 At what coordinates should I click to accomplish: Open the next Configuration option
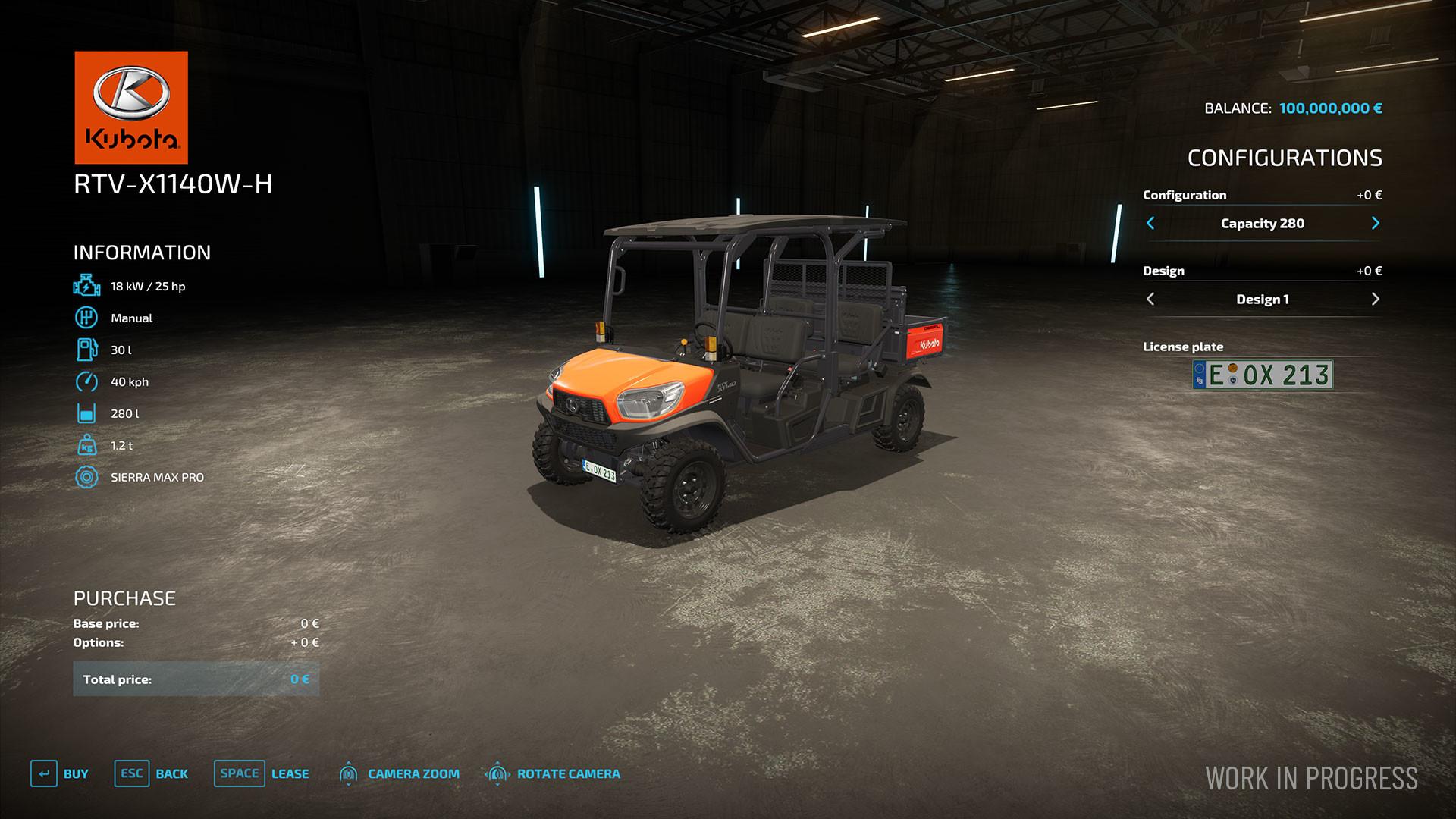1376,223
